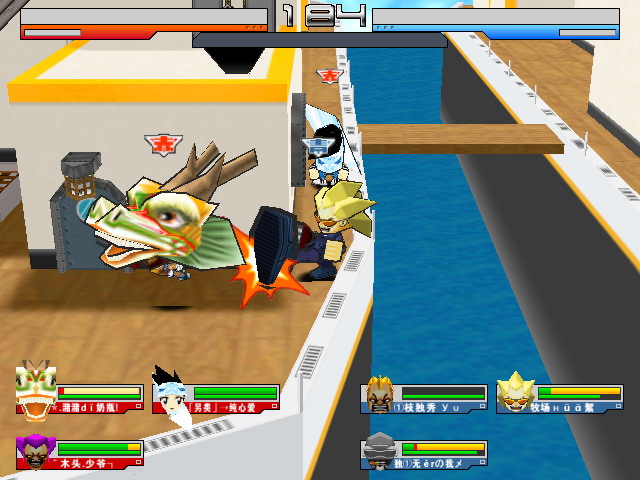640x480 pixels.
Task: Choose the purple-haired player portrait
Action: (x=36, y=451)
